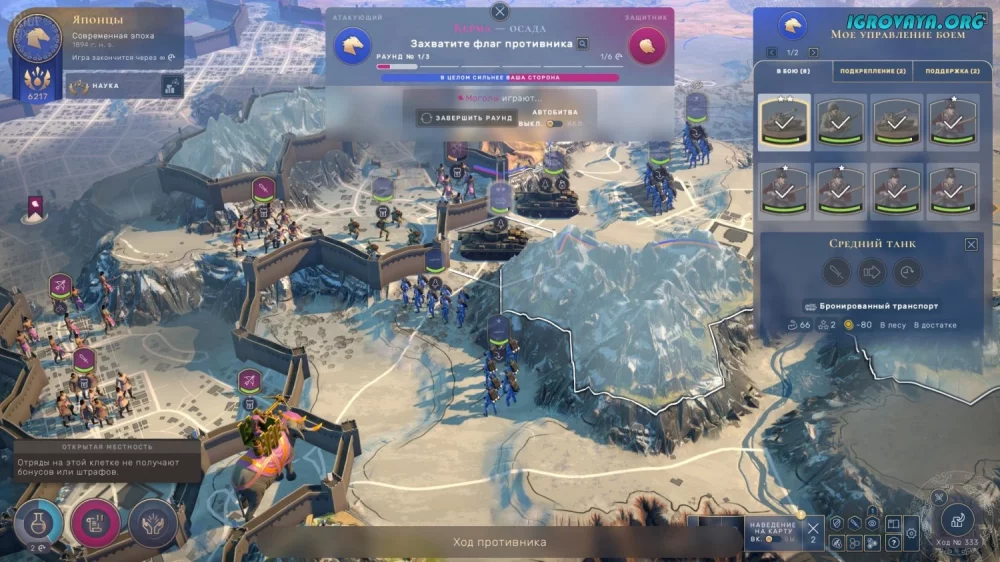Click the attacker horse emblem
The width and height of the screenshot is (1000, 562).
pyautogui.click(x=352, y=44)
